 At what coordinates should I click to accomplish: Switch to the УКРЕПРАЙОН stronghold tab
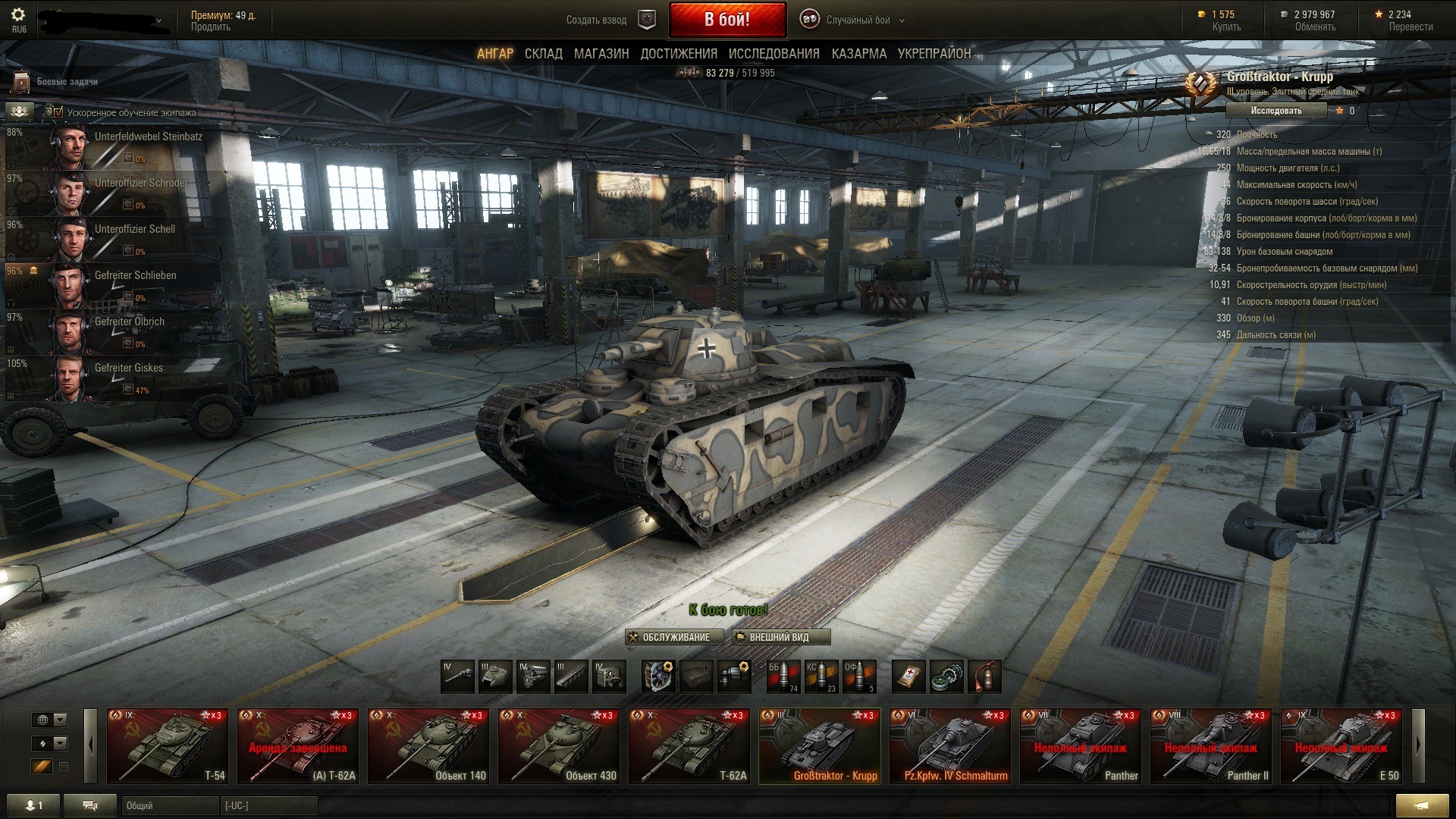[934, 54]
